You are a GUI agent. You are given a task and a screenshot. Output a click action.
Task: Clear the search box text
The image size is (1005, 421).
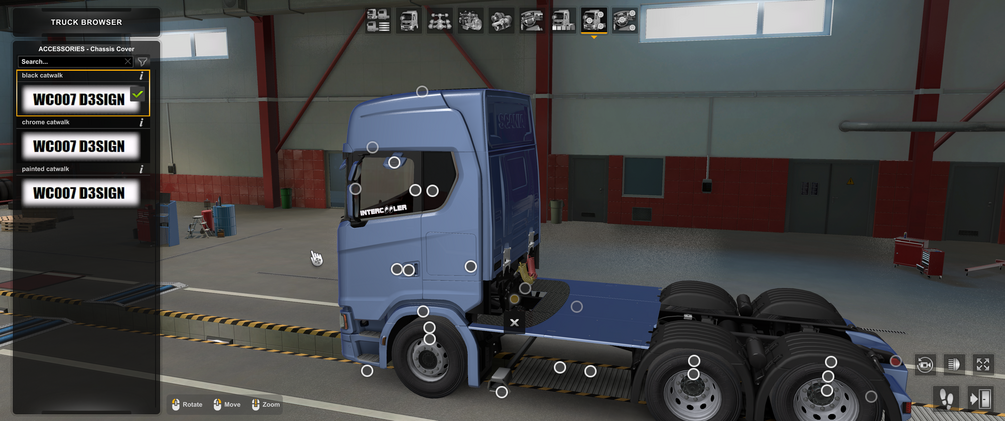(128, 62)
